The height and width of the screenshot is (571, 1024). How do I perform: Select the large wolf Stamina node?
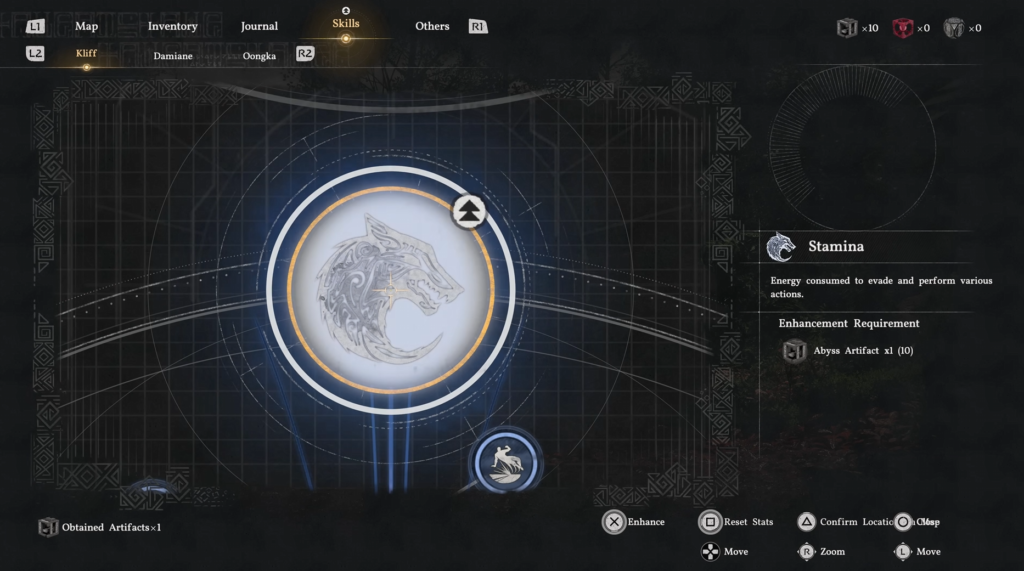(390, 290)
